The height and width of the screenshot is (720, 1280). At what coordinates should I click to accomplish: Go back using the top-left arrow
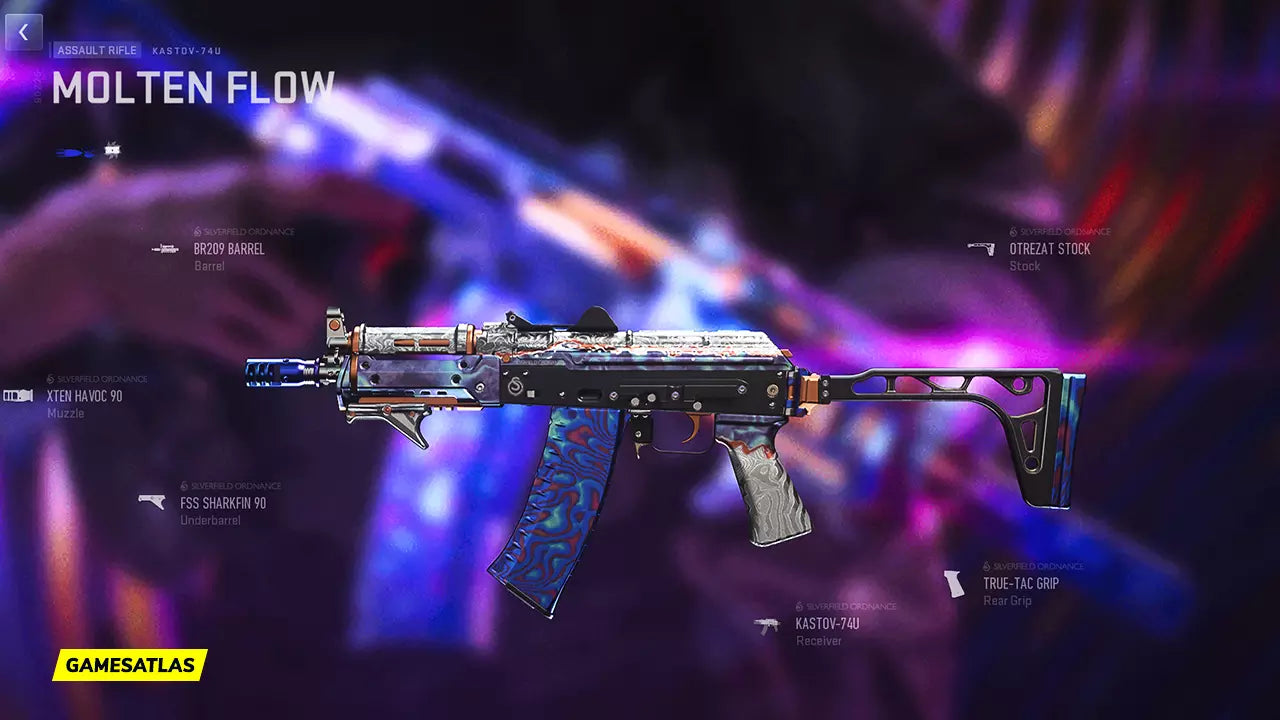click(23, 32)
